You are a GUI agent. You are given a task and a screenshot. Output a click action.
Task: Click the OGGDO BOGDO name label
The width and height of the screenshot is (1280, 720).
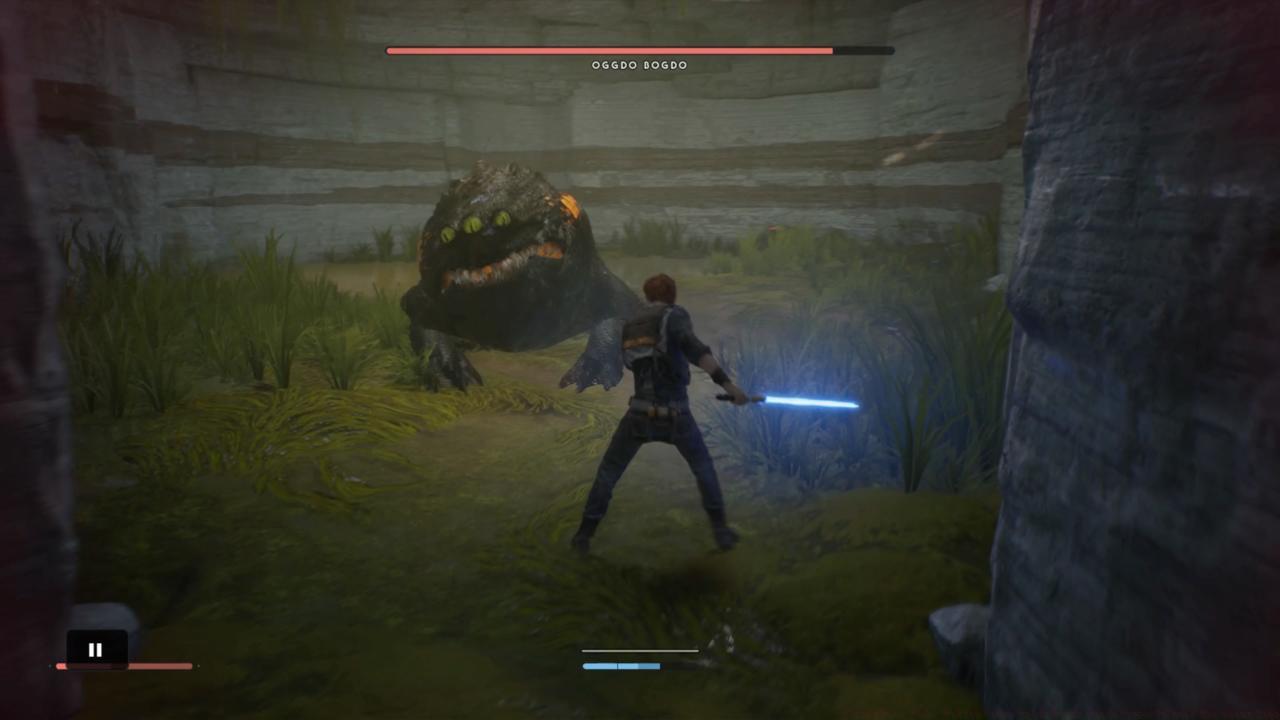(x=639, y=64)
